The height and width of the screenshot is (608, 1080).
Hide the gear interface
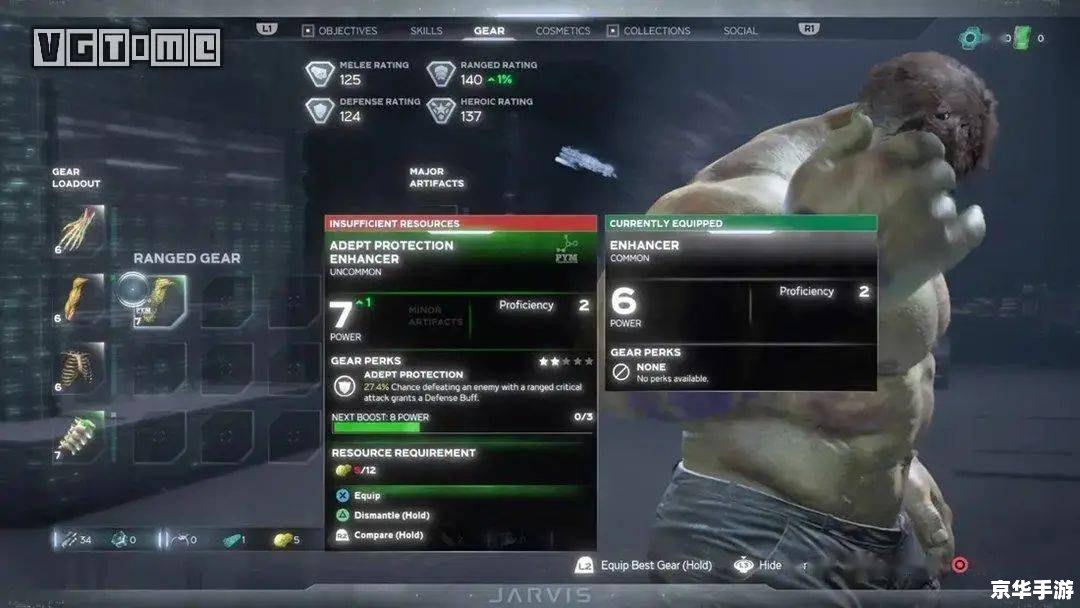769,565
